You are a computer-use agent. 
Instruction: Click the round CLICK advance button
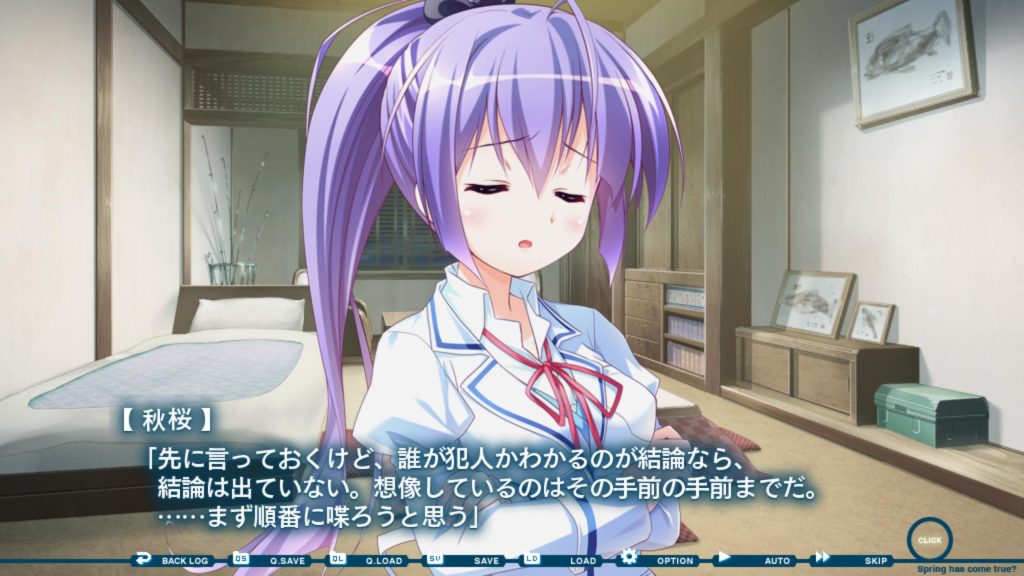(x=929, y=539)
